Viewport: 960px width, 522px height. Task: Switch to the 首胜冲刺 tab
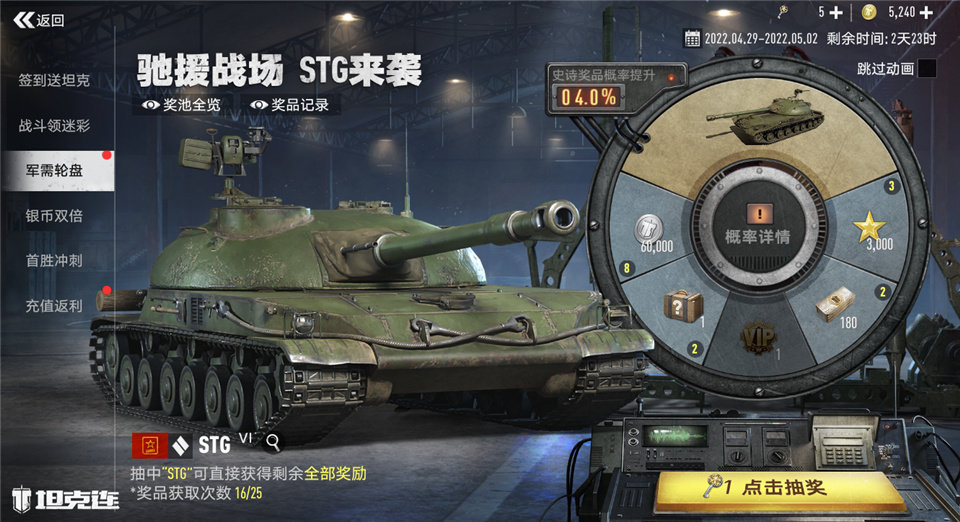[x=54, y=261]
